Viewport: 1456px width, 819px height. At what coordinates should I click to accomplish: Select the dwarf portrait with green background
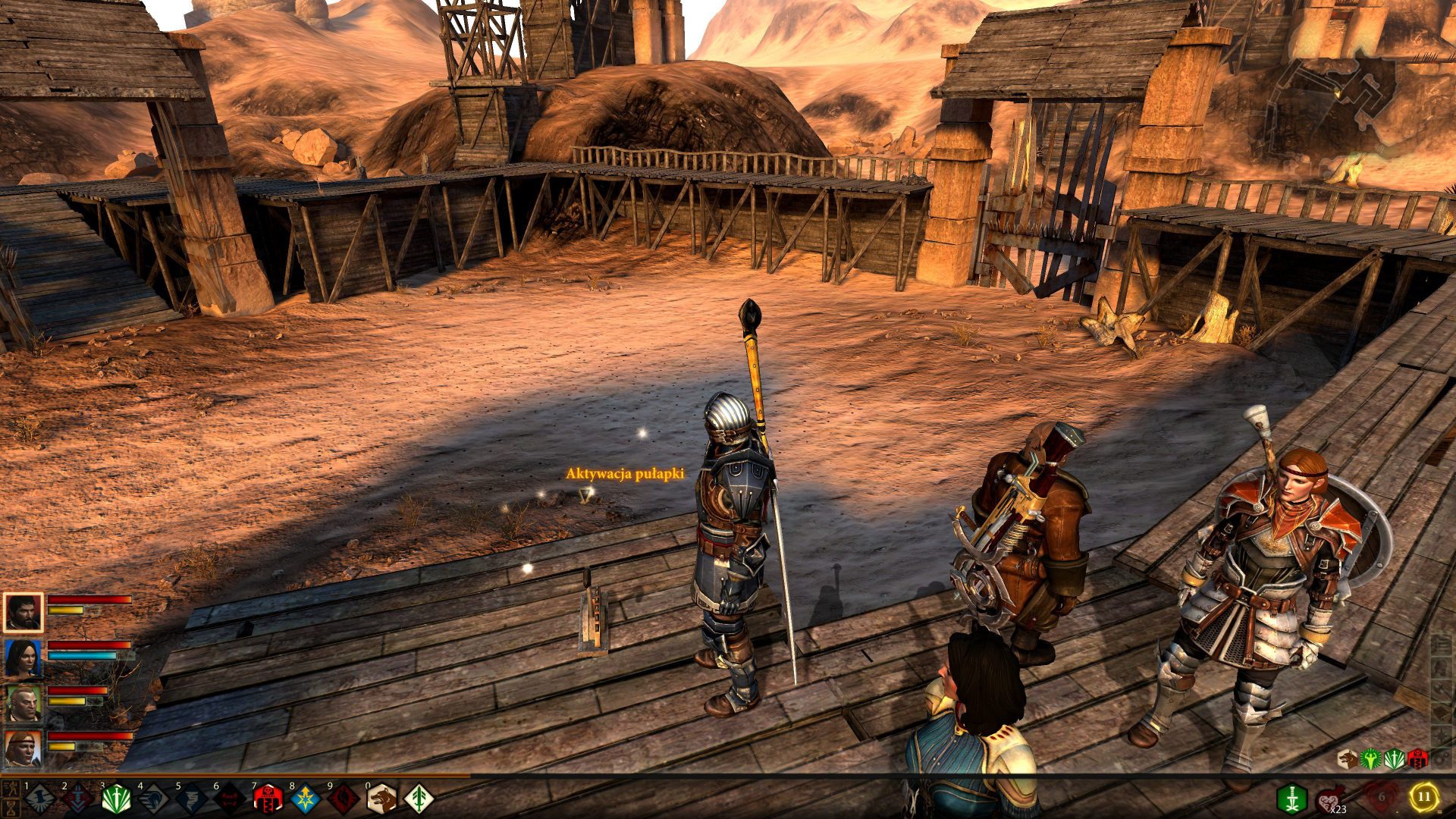click(x=23, y=703)
